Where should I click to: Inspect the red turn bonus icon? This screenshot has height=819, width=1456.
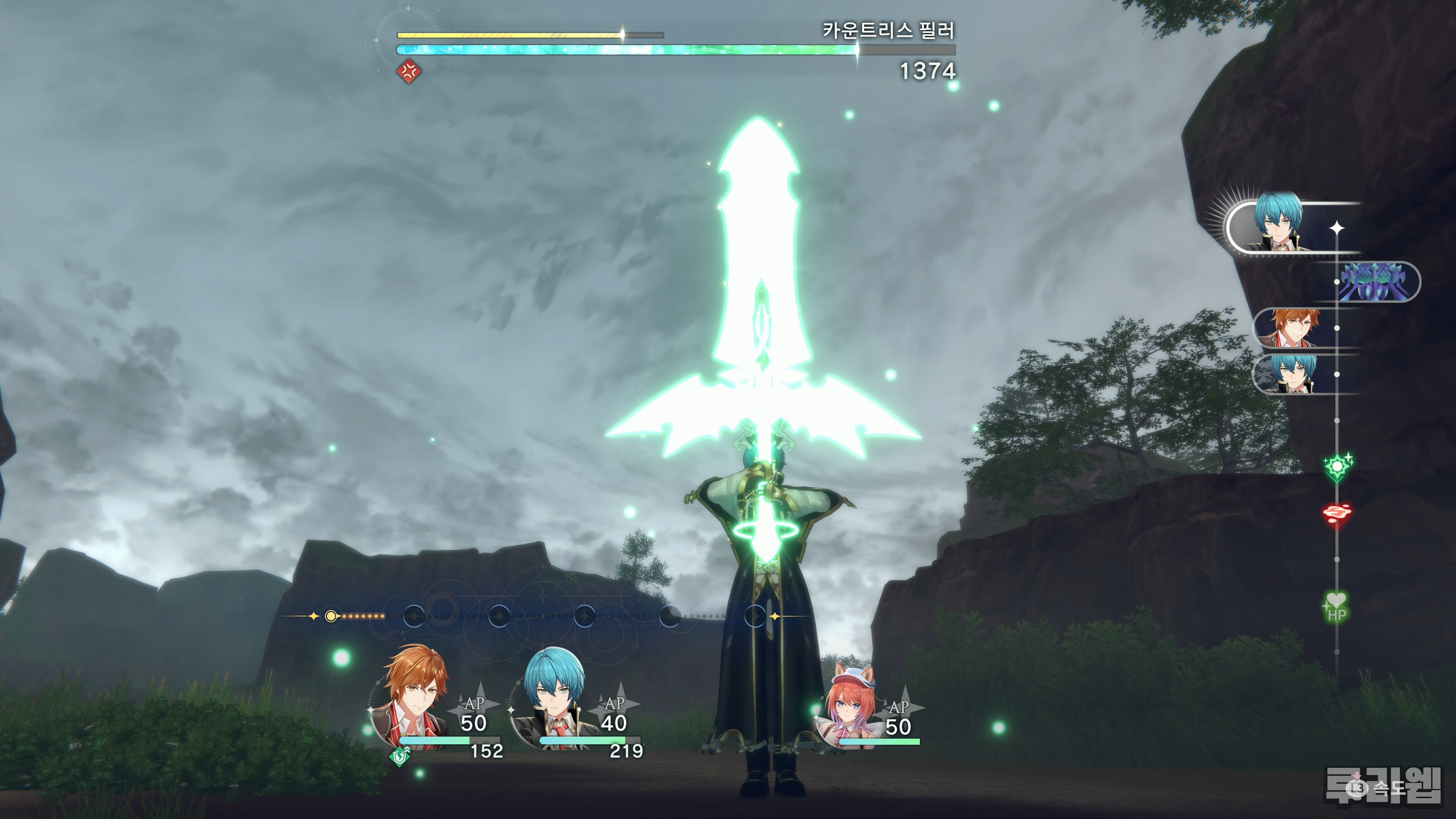[1337, 514]
